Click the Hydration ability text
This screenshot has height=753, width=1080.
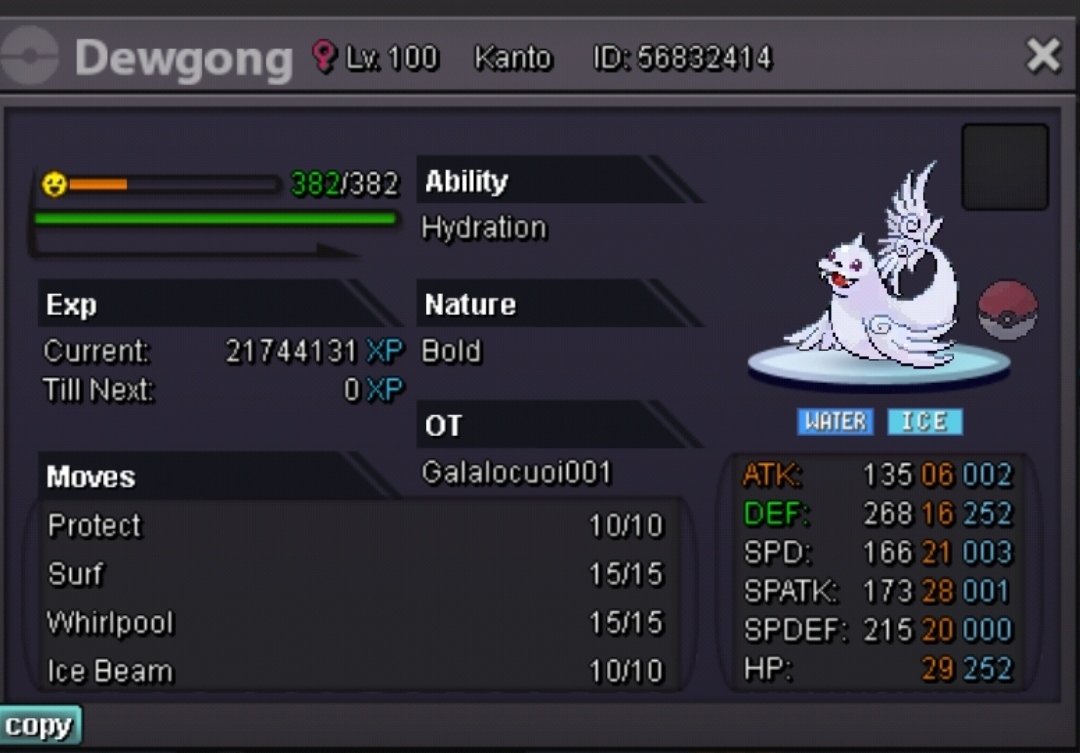484,228
